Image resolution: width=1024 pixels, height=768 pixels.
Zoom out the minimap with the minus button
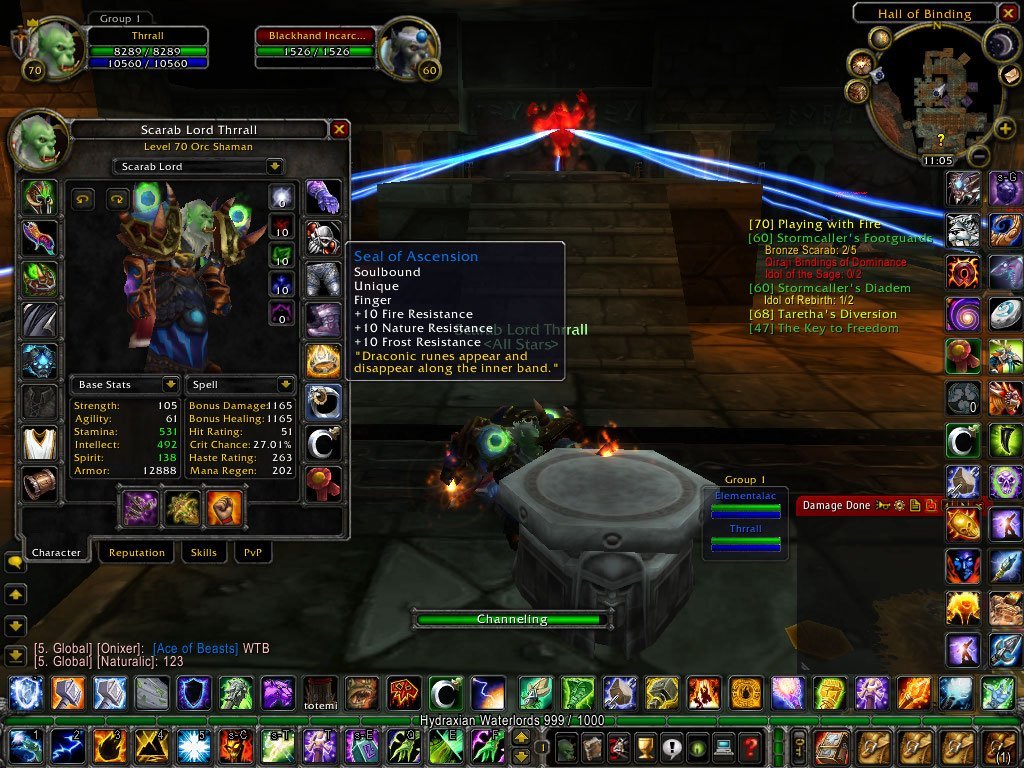point(981,157)
